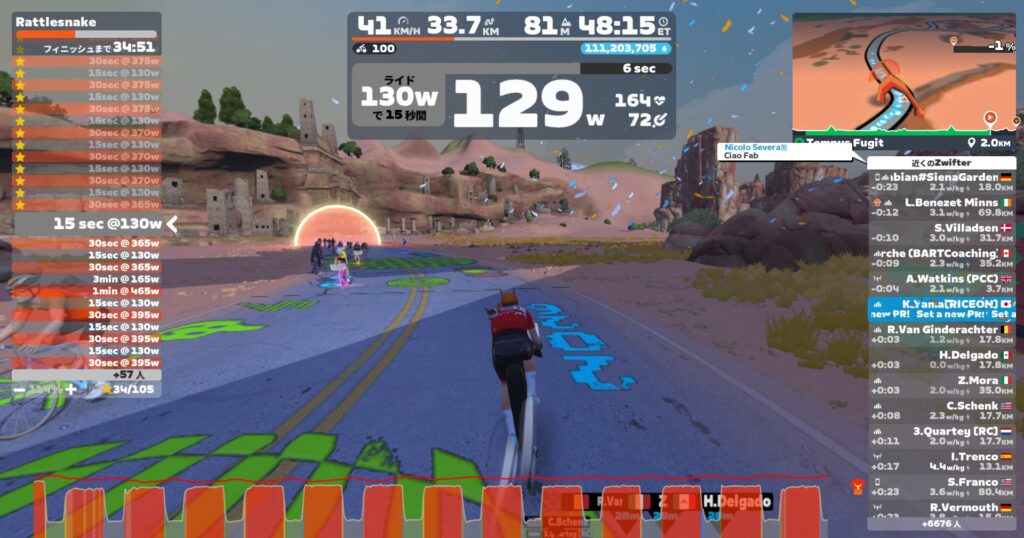Select rider S.Villadsen in the nearby list

pos(941,228)
